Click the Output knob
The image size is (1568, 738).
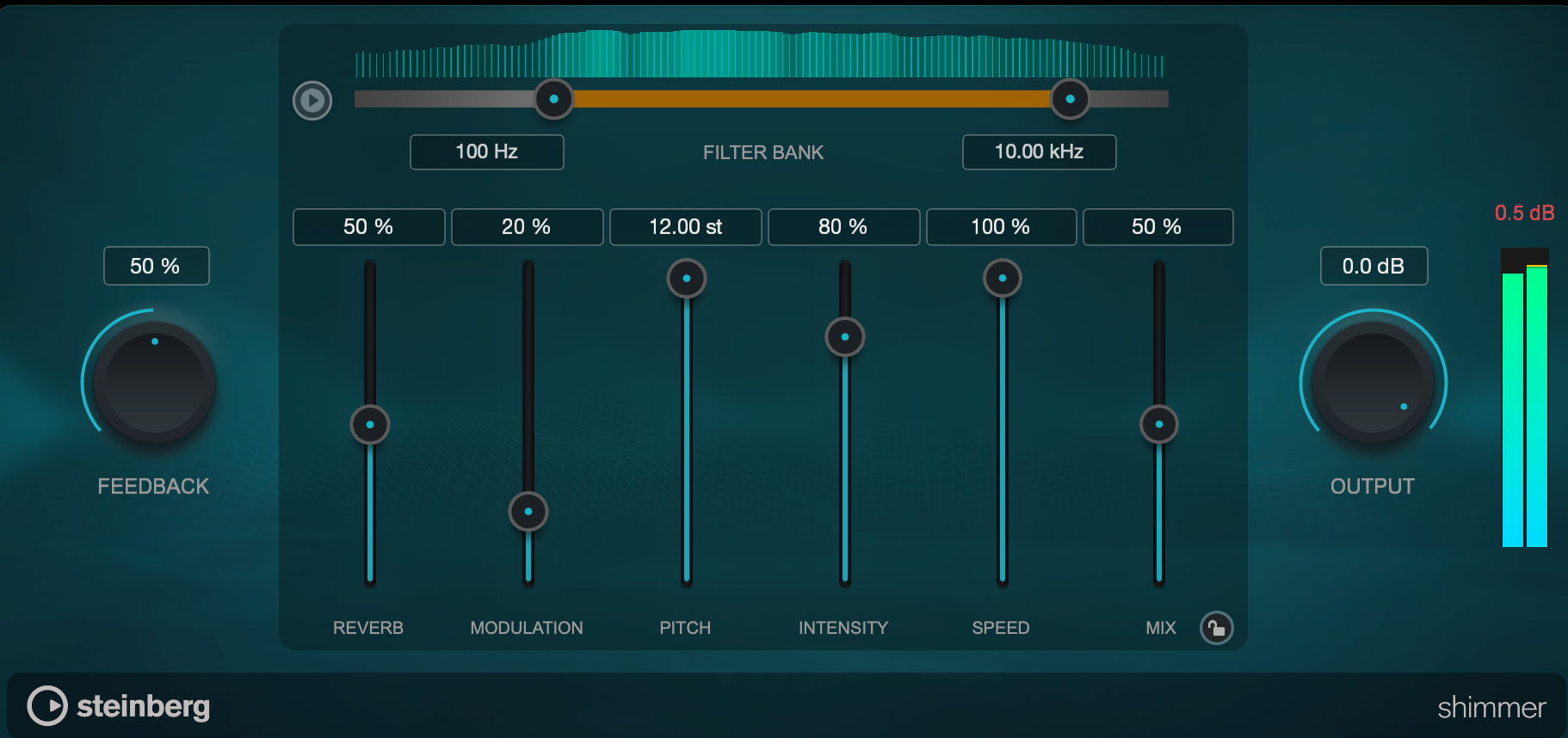click(x=1372, y=383)
